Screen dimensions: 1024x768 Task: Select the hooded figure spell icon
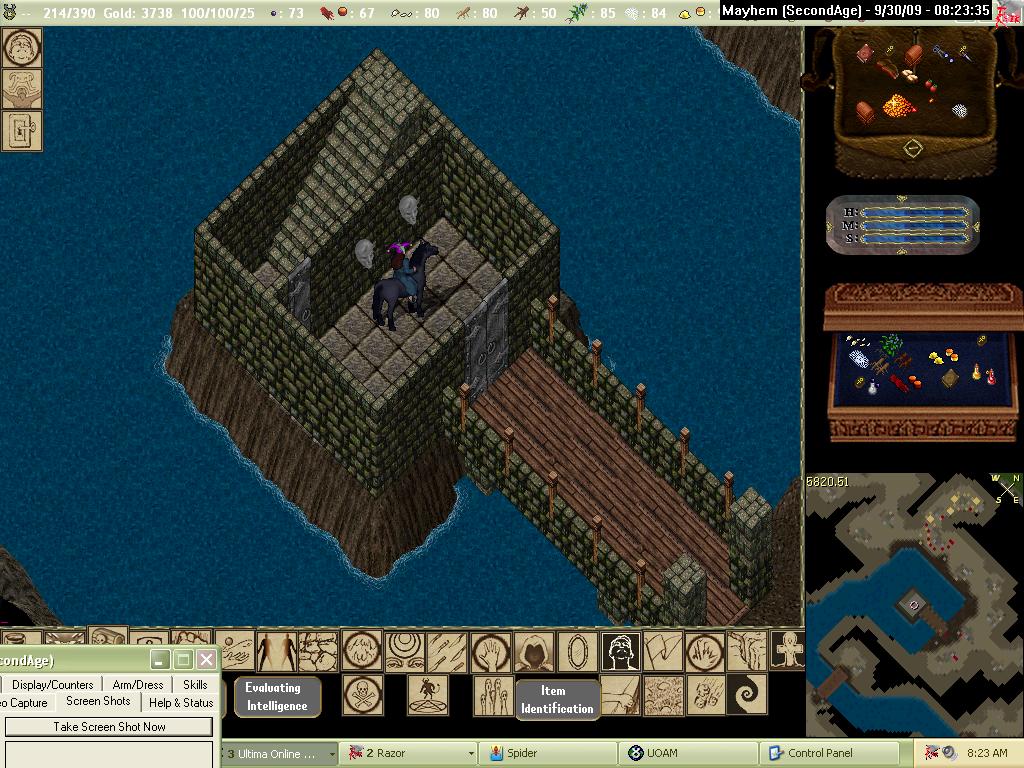tap(534, 652)
